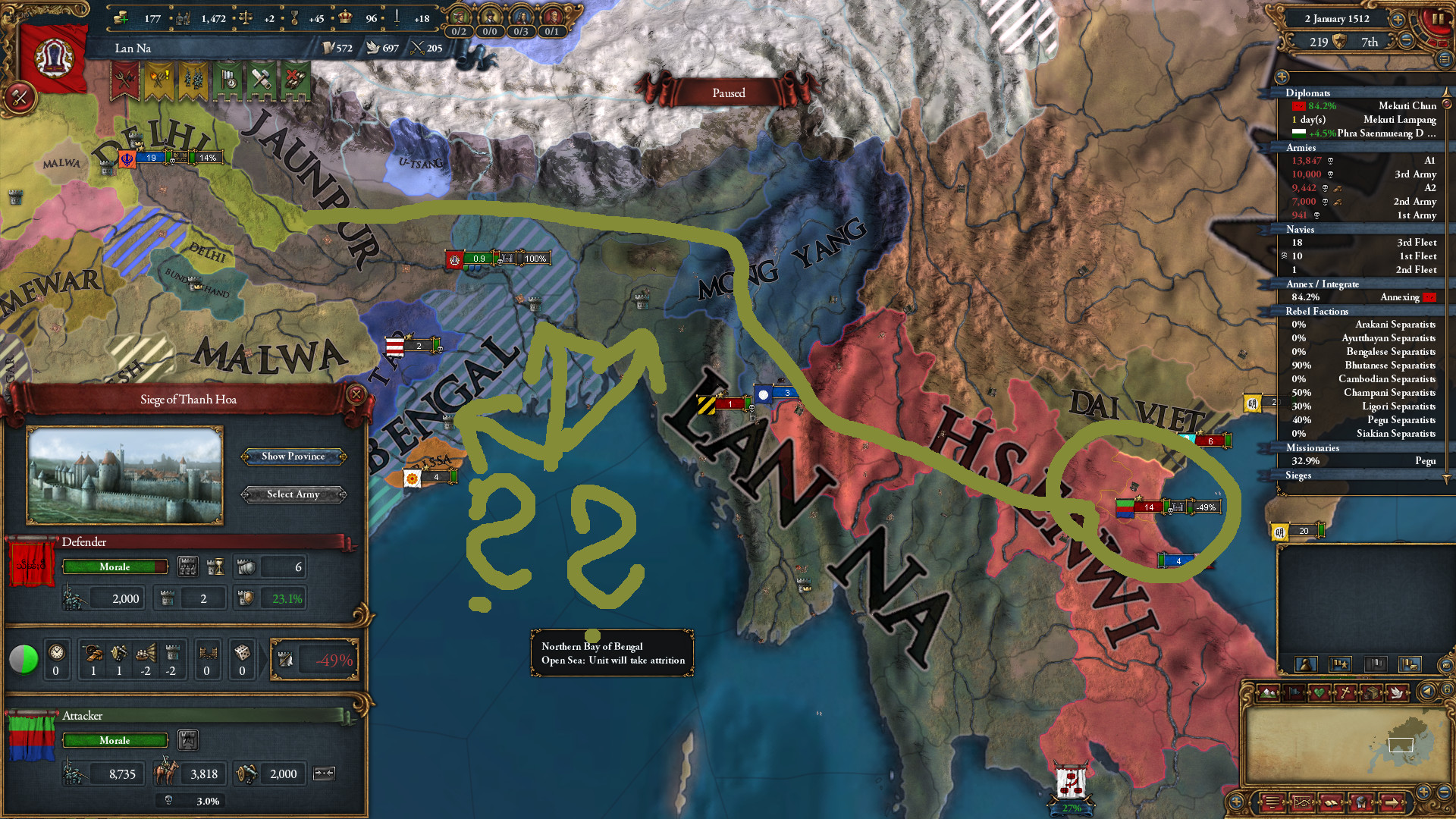Open the message log book icon near minimap
This screenshot has height=819, width=1456.
[x=1332, y=803]
